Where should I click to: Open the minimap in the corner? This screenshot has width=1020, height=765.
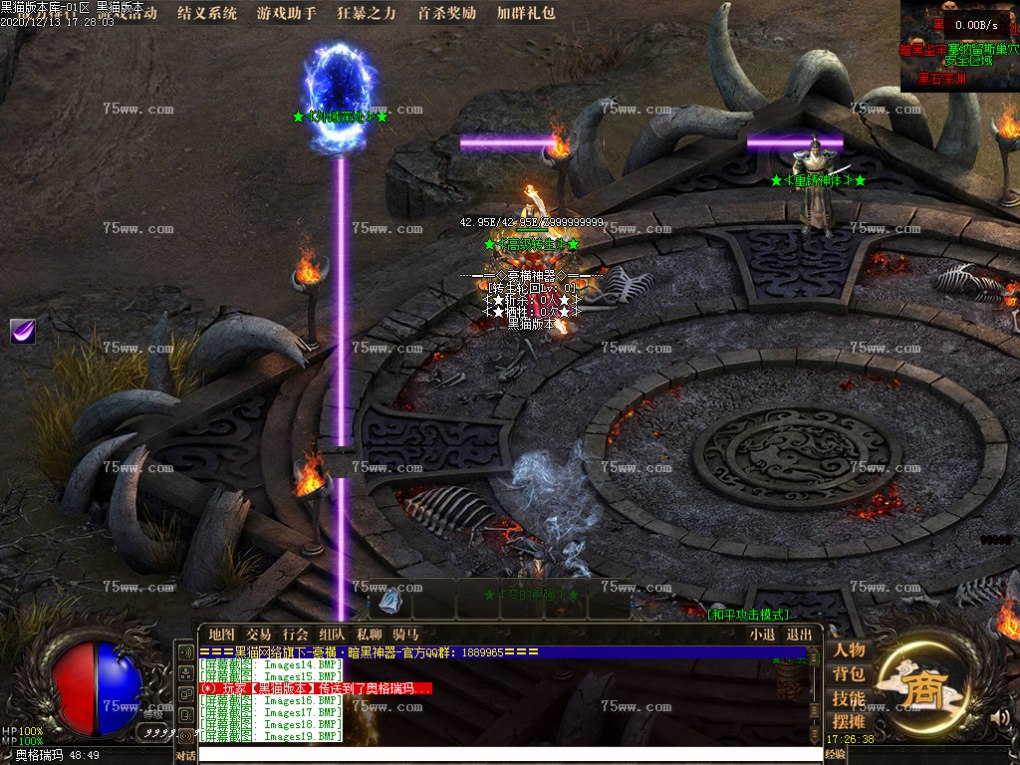pyautogui.click(x=959, y=47)
